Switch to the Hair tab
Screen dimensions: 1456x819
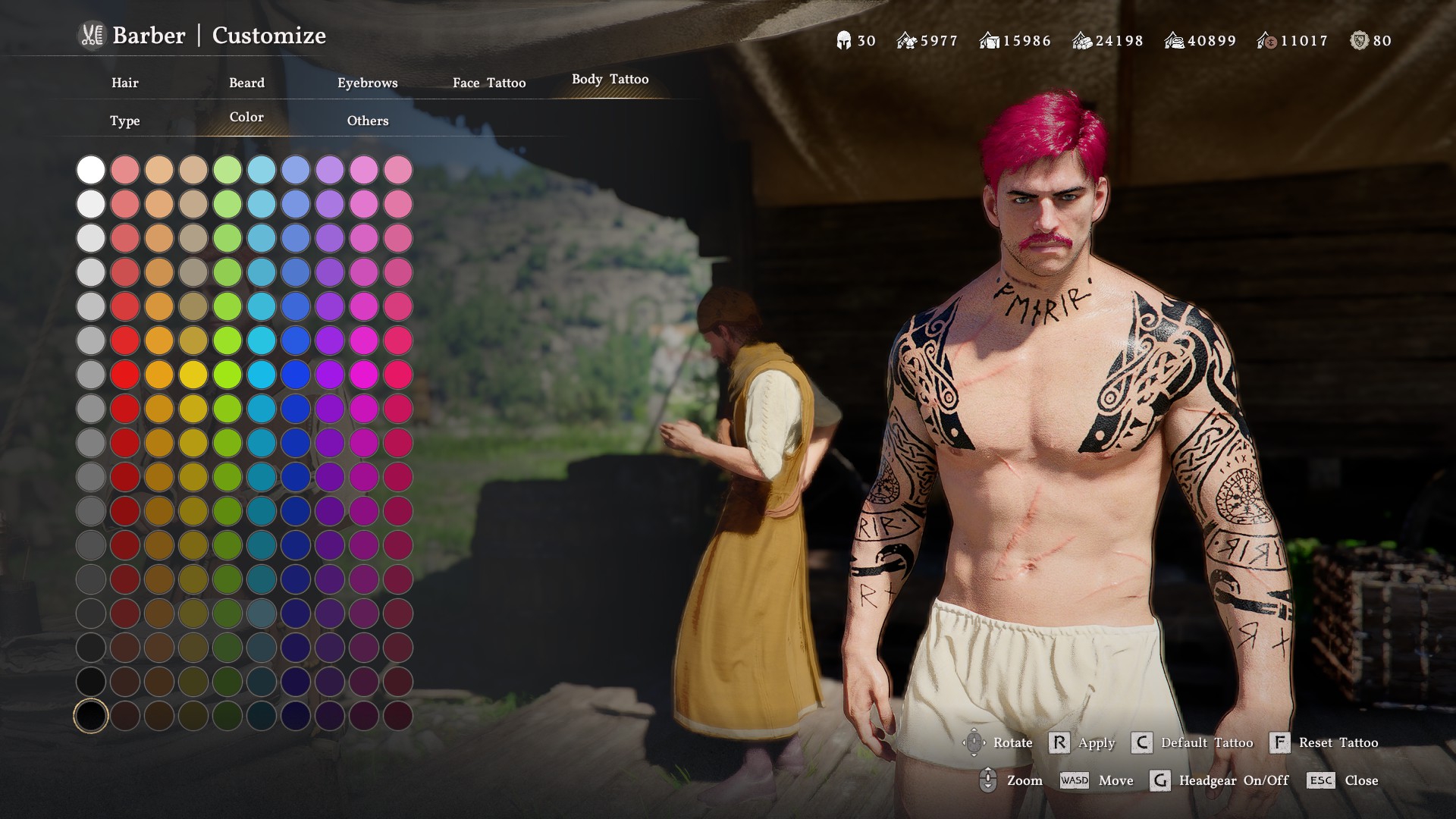pos(125,83)
